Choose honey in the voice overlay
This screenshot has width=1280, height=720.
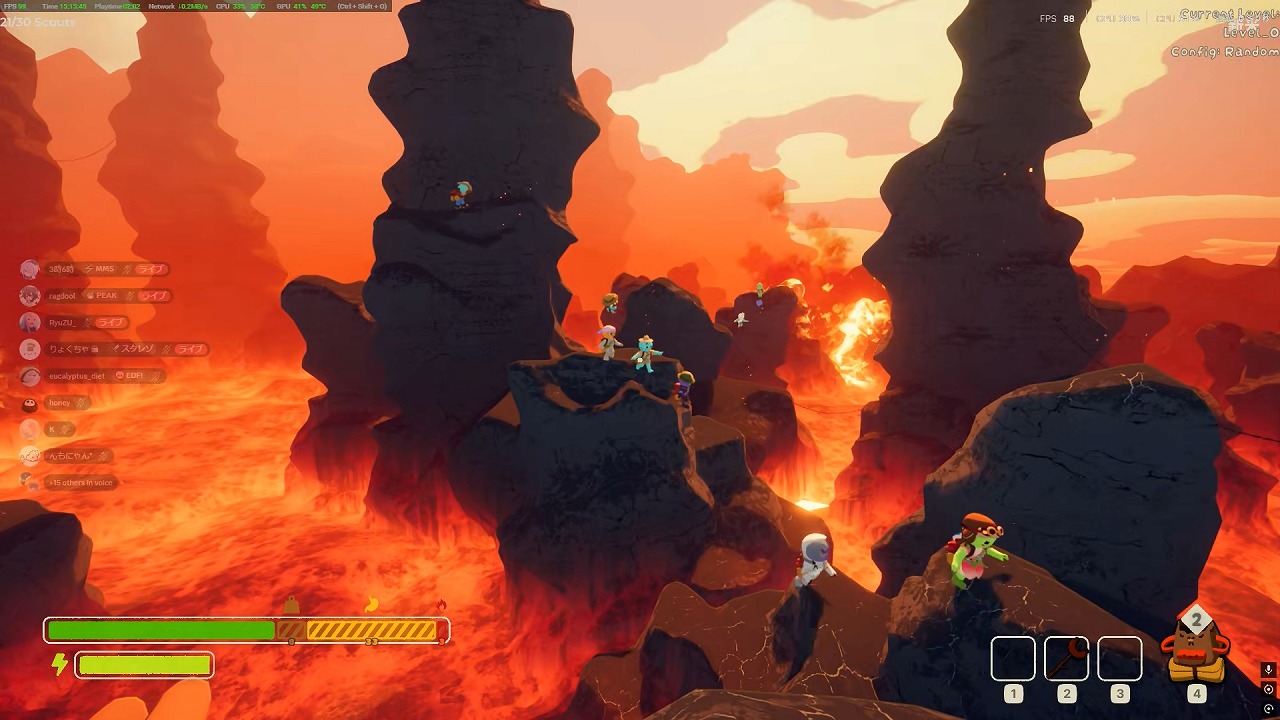pos(59,403)
